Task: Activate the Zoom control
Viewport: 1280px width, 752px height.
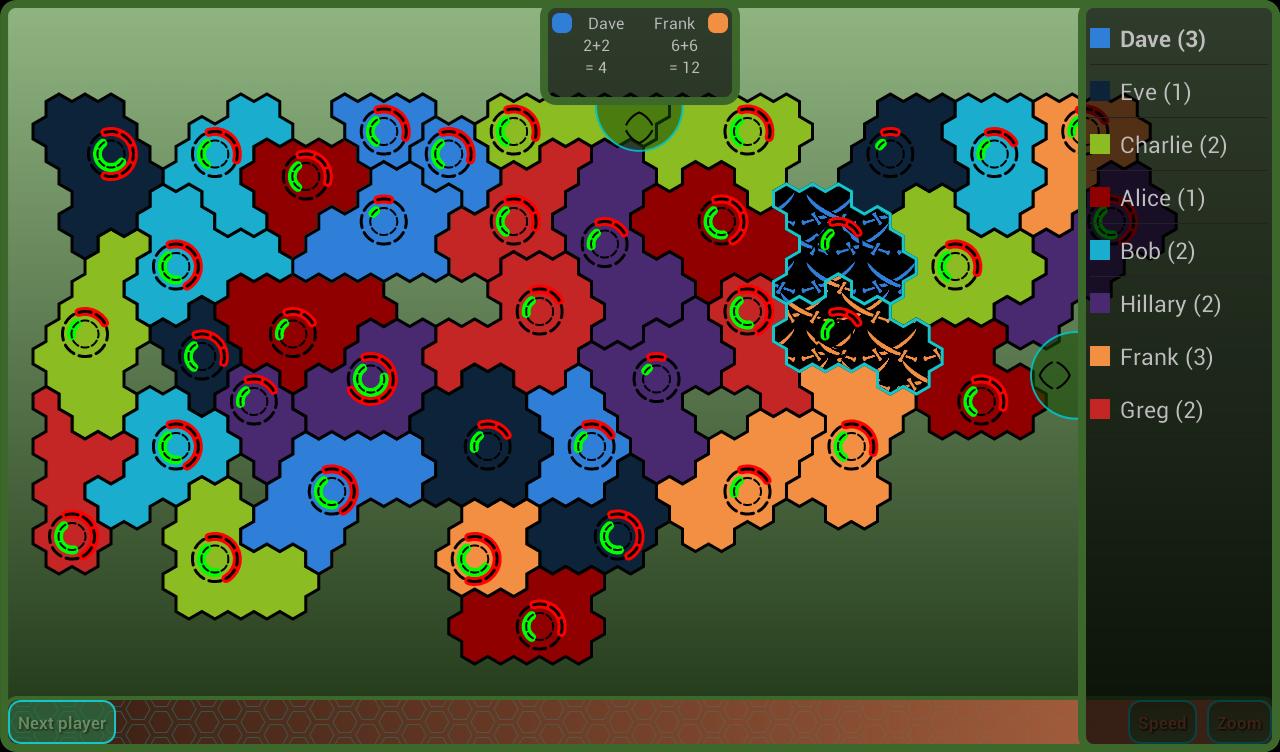Action: 1239,722
